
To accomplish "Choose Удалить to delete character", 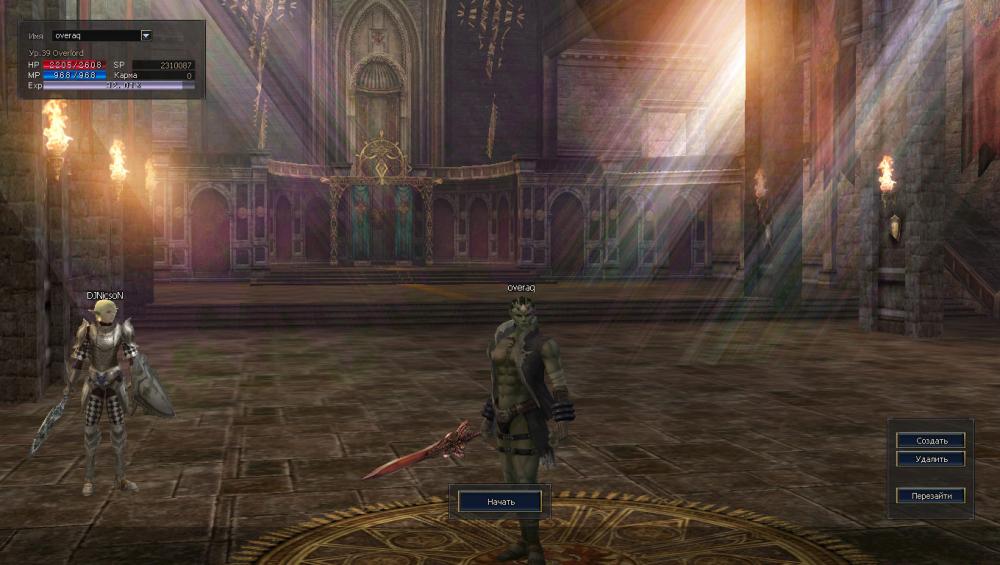I will 930,459.
